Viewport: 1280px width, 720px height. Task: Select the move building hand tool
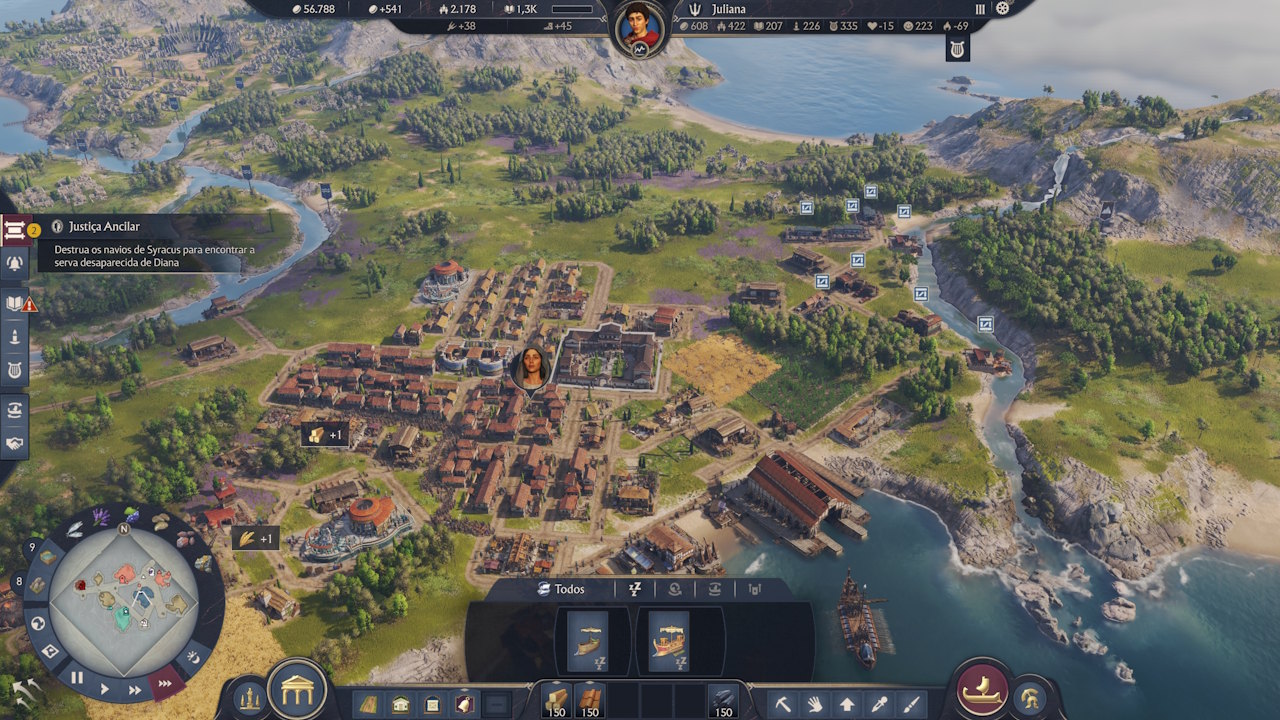(x=814, y=705)
